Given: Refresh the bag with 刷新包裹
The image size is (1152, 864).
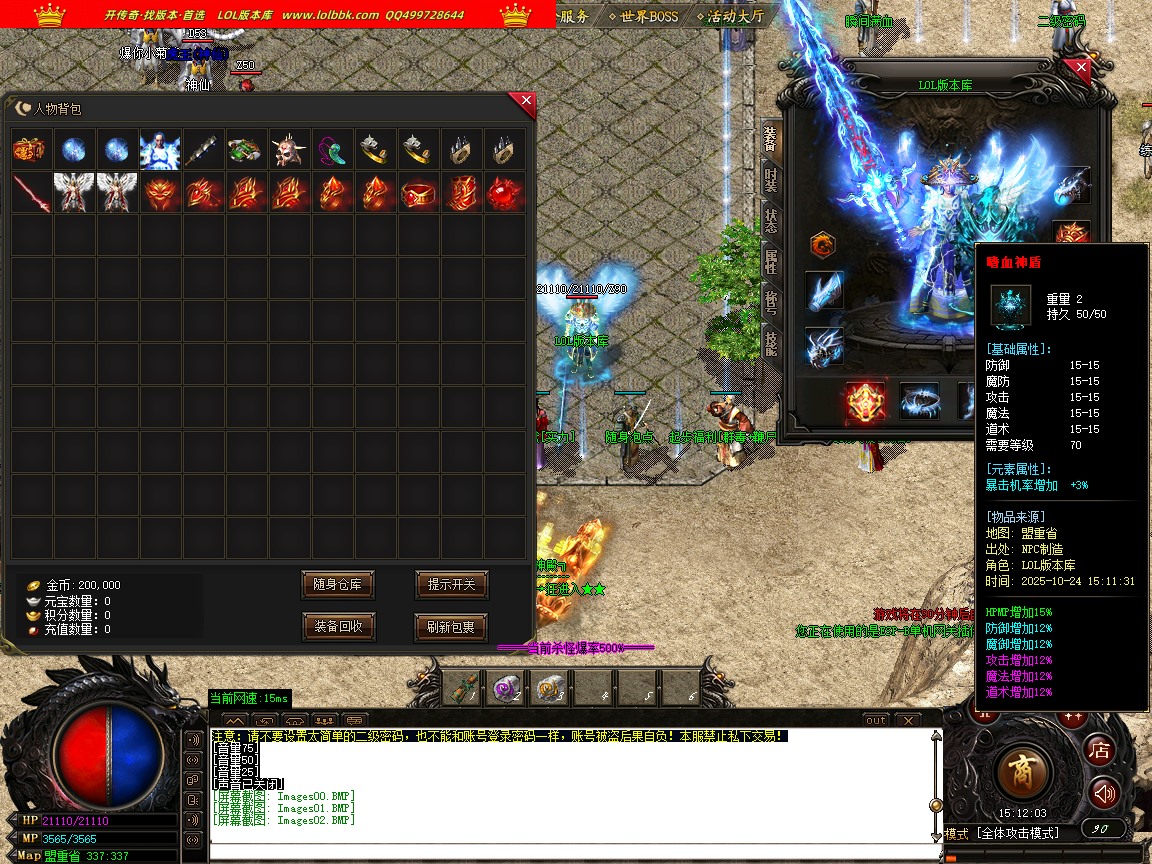Looking at the screenshot, I should click(451, 627).
